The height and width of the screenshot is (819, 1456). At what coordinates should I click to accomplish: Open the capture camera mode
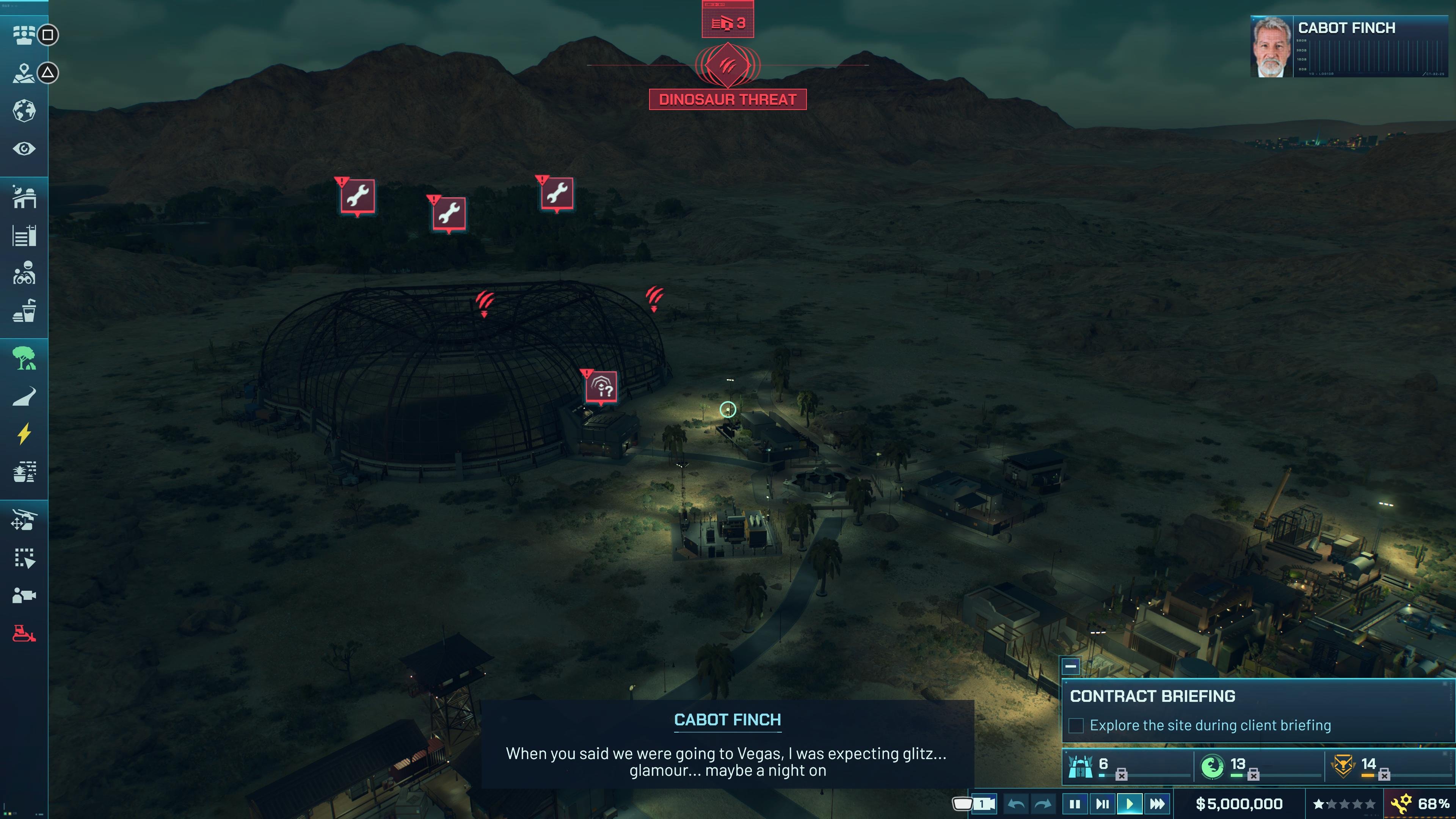[25, 594]
